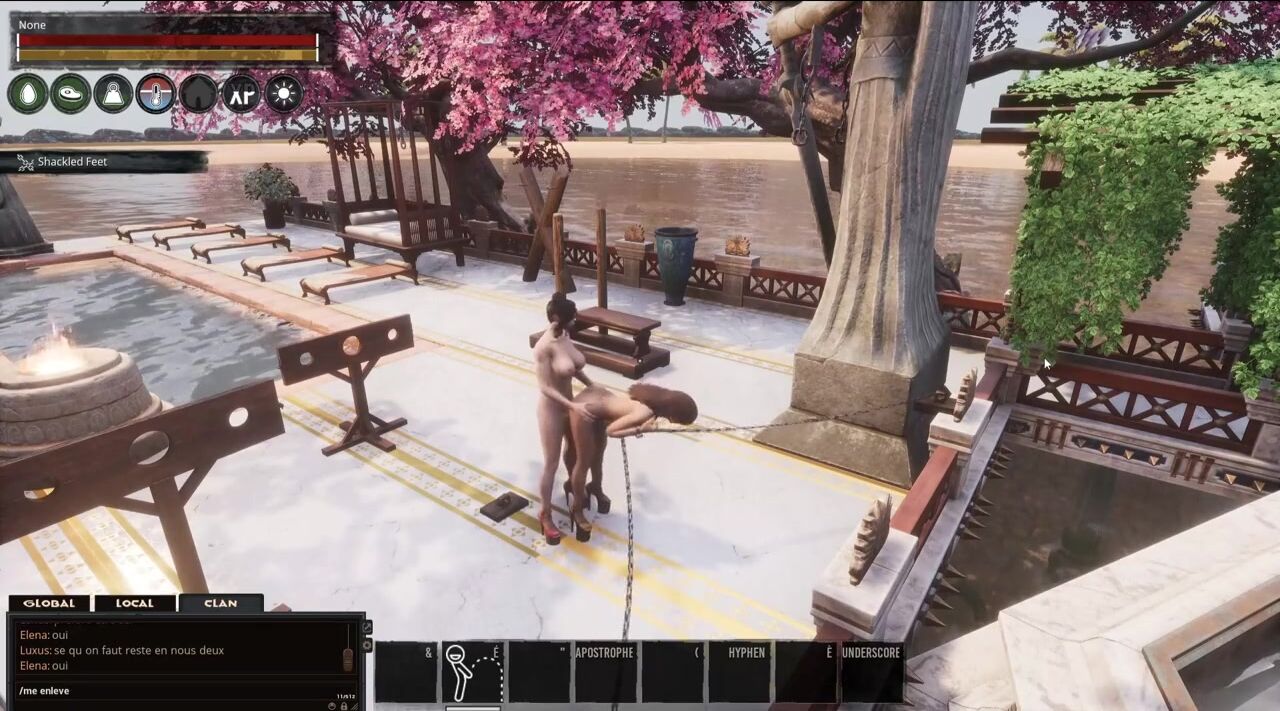Check the temperature thermometer icon
1280x711 pixels.
[x=156, y=93]
